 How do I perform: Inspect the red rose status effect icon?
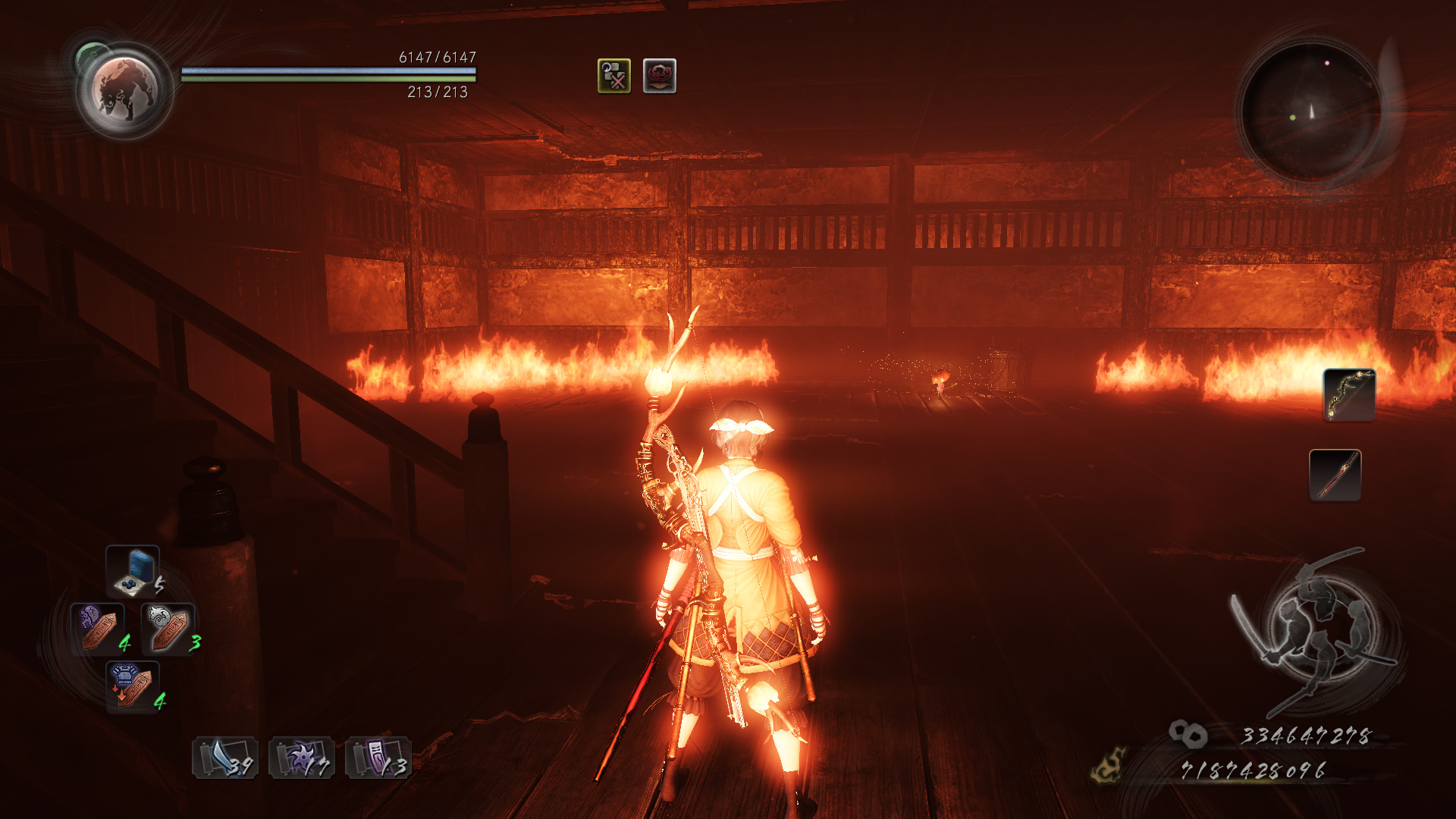pos(659,76)
